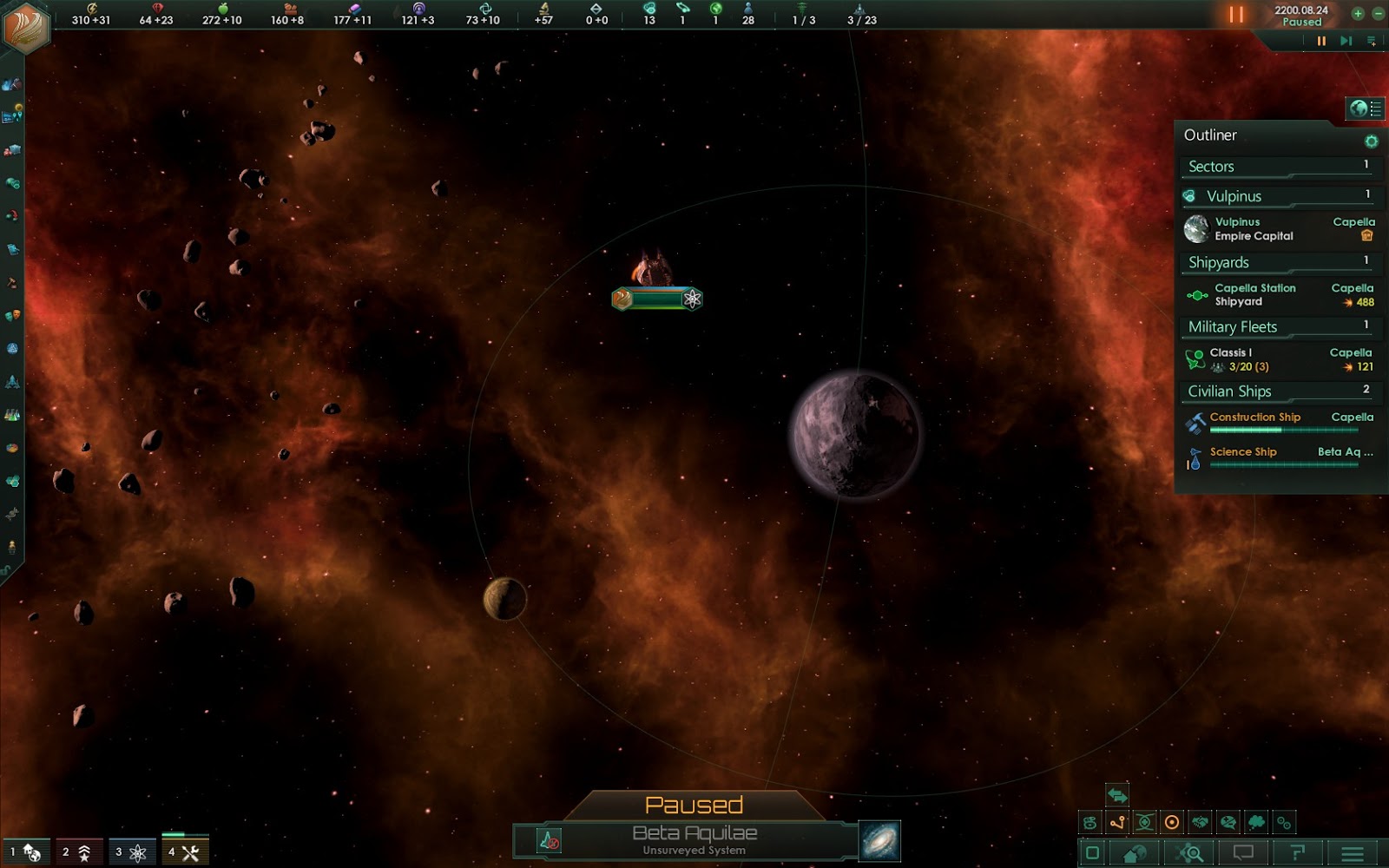Toggle the diplomacy handshake map mode
1389x868 pixels.
(x=1200, y=821)
